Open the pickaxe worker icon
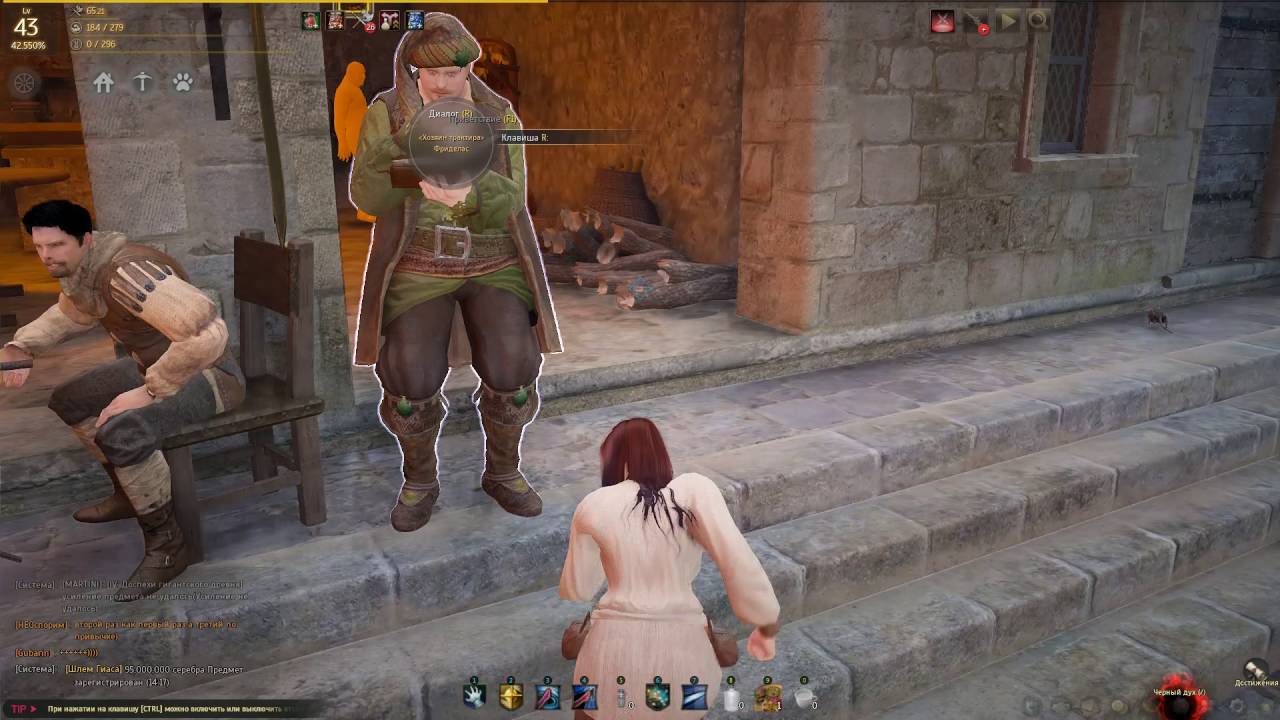This screenshot has width=1280, height=720. click(143, 83)
